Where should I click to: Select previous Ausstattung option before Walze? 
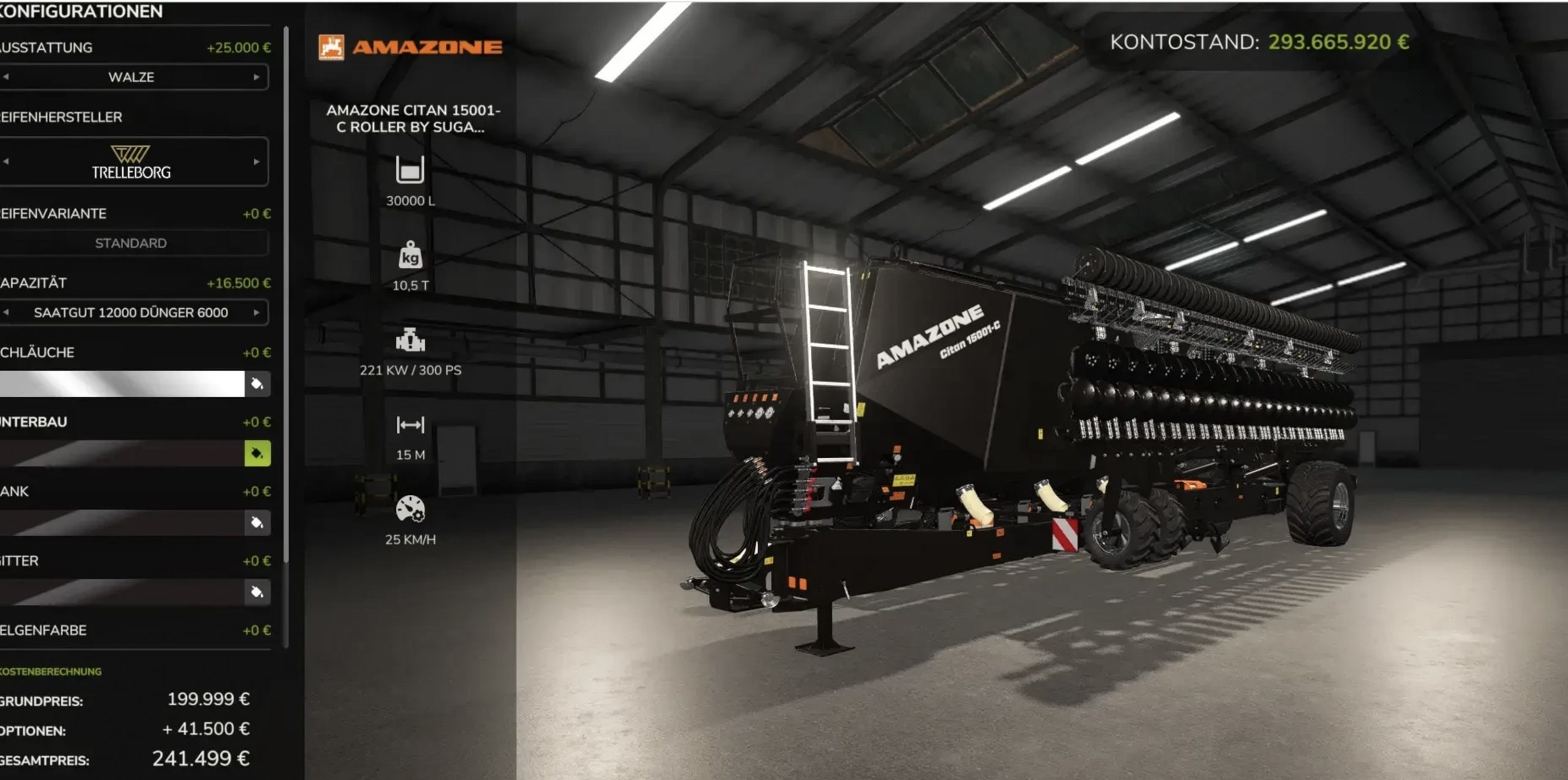click(x=6, y=77)
